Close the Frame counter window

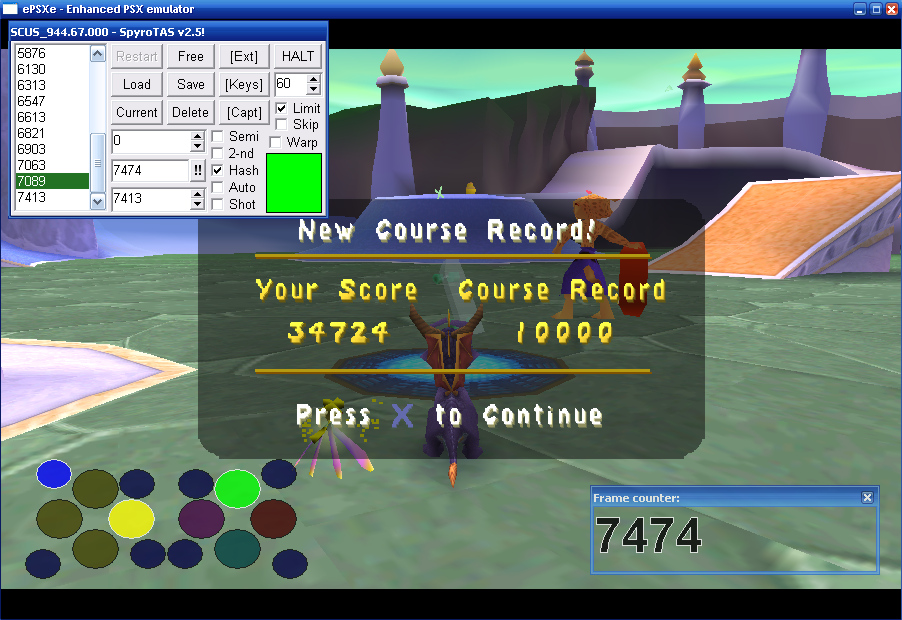click(867, 497)
